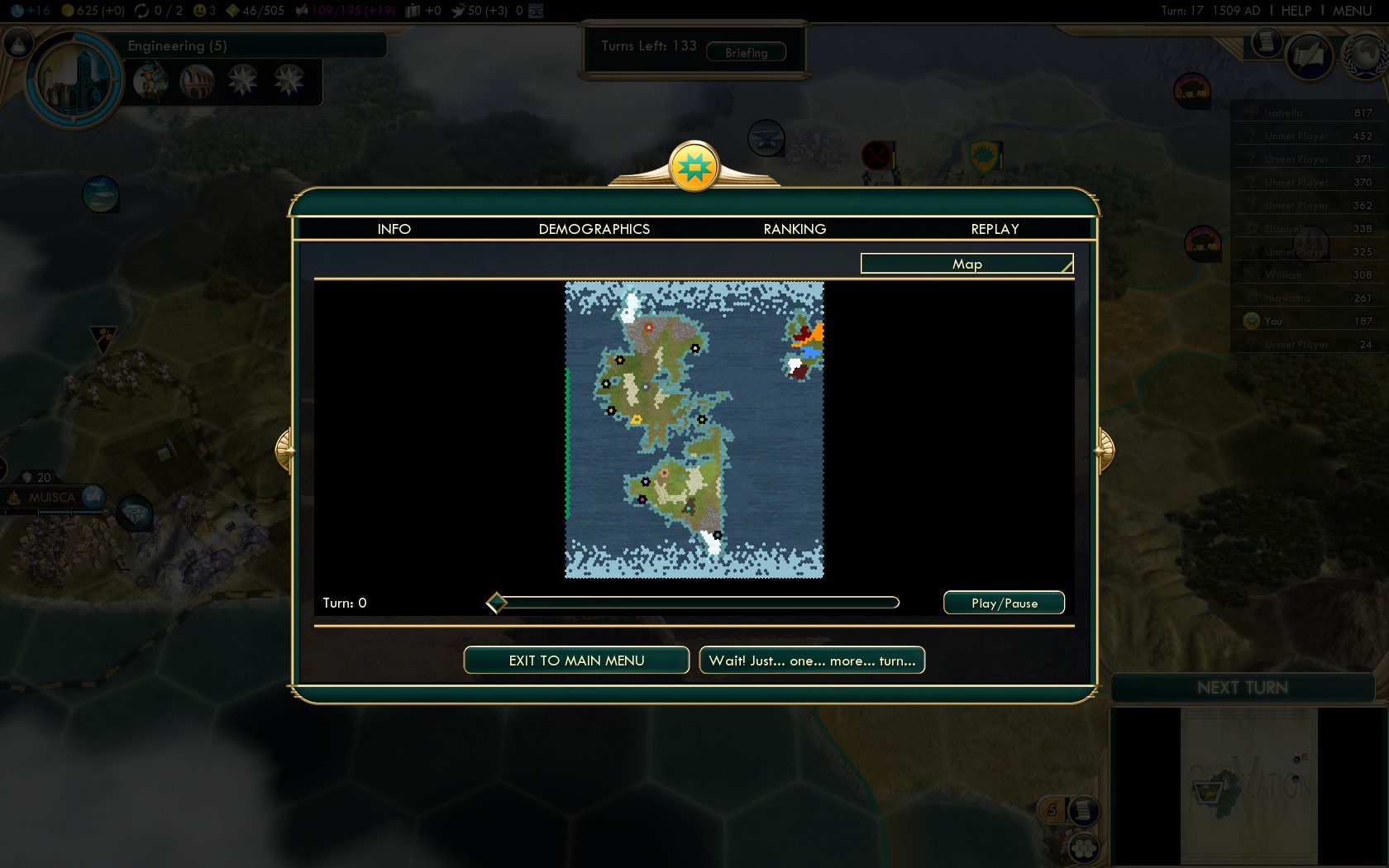Open the Help link

click(x=1296, y=11)
